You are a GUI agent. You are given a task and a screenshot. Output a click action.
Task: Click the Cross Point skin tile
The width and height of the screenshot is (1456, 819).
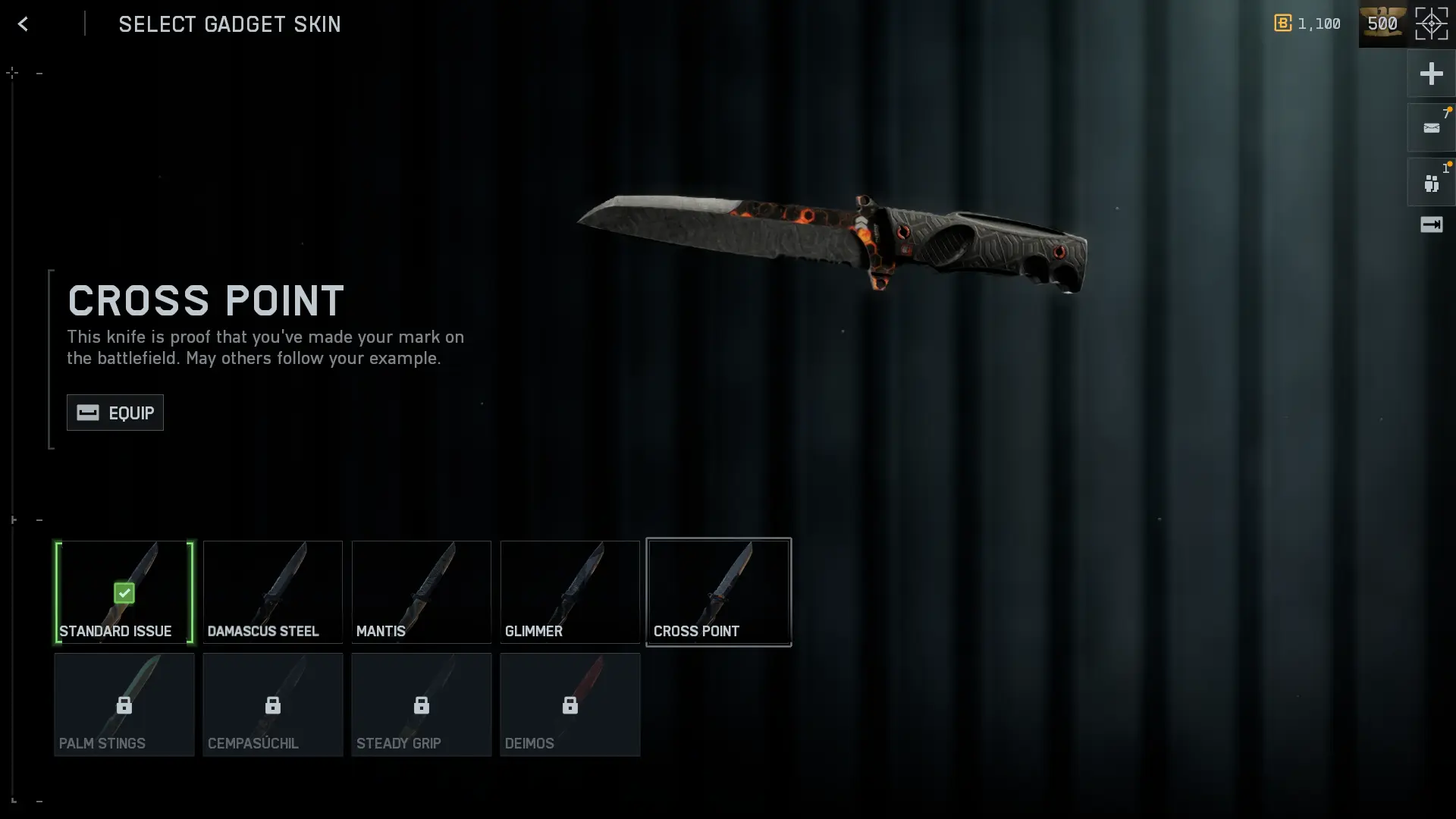coord(719,592)
